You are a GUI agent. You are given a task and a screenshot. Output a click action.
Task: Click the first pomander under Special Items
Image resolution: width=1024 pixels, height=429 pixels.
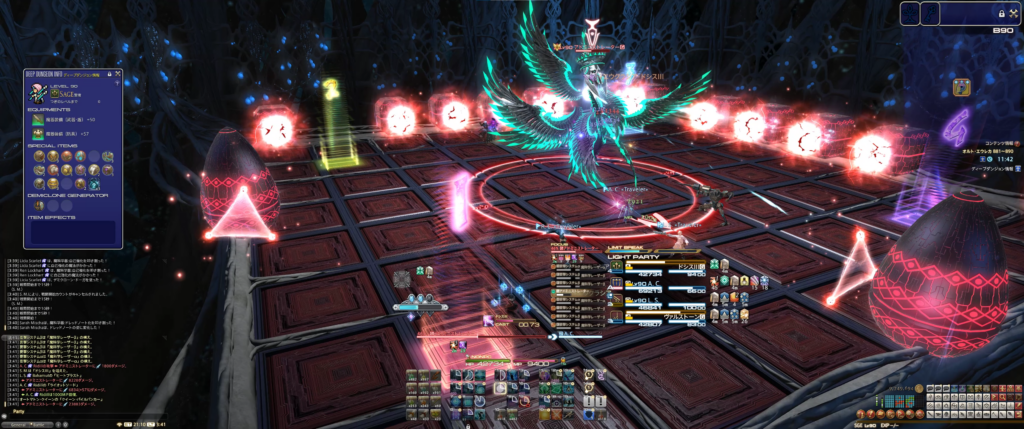point(39,155)
